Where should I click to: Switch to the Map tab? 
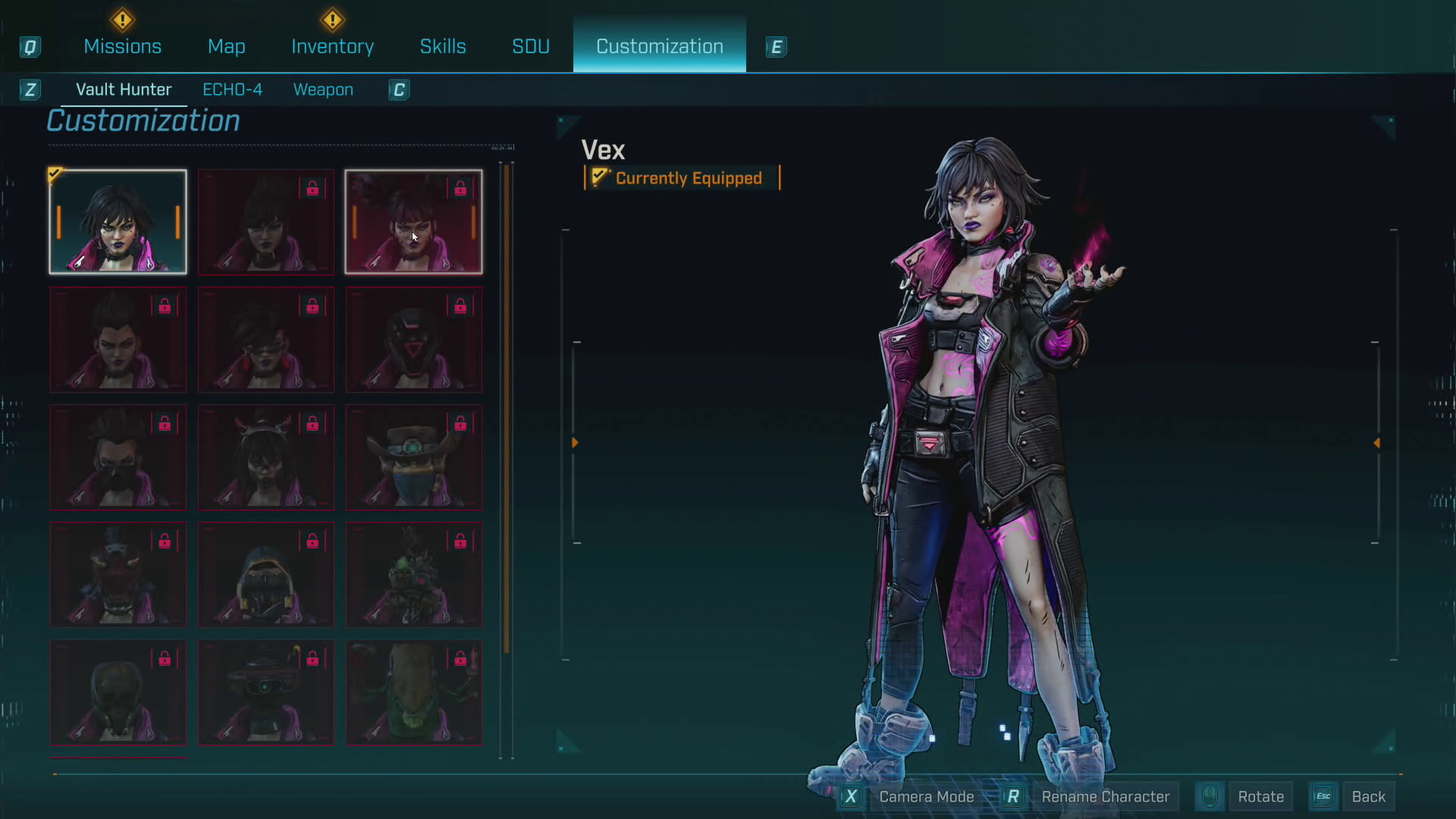pyautogui.click(x=226, y=46)
